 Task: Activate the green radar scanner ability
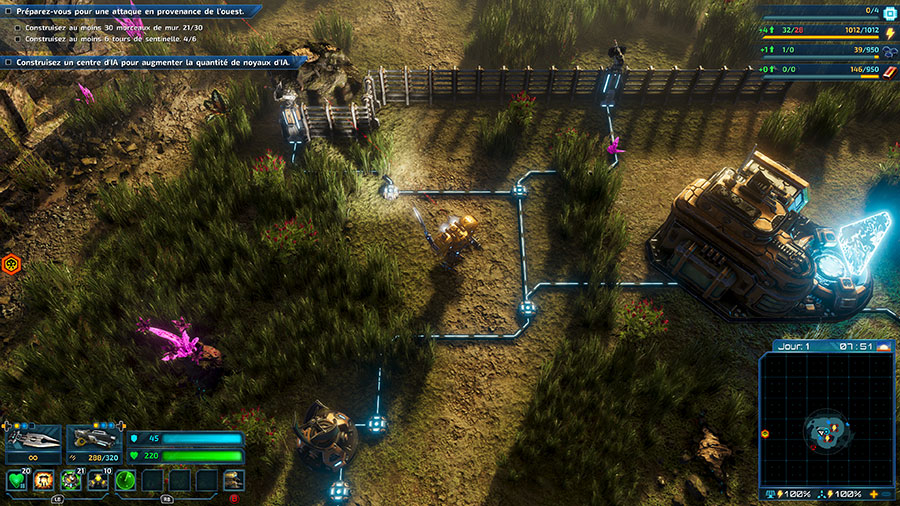[125, 481]
